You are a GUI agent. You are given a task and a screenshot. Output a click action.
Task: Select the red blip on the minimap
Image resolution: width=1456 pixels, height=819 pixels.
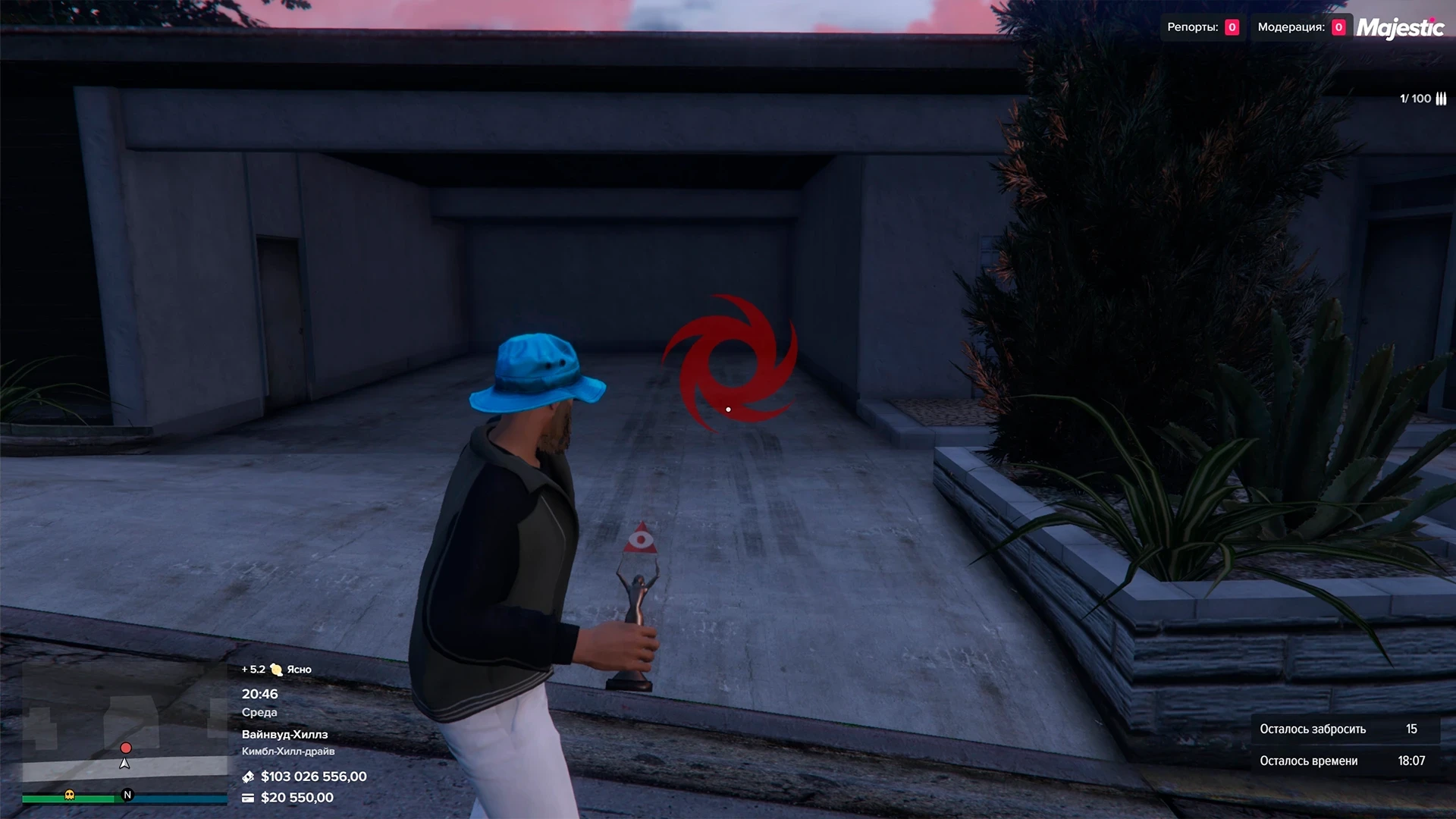pyautogui.click(x=126, y=748)
